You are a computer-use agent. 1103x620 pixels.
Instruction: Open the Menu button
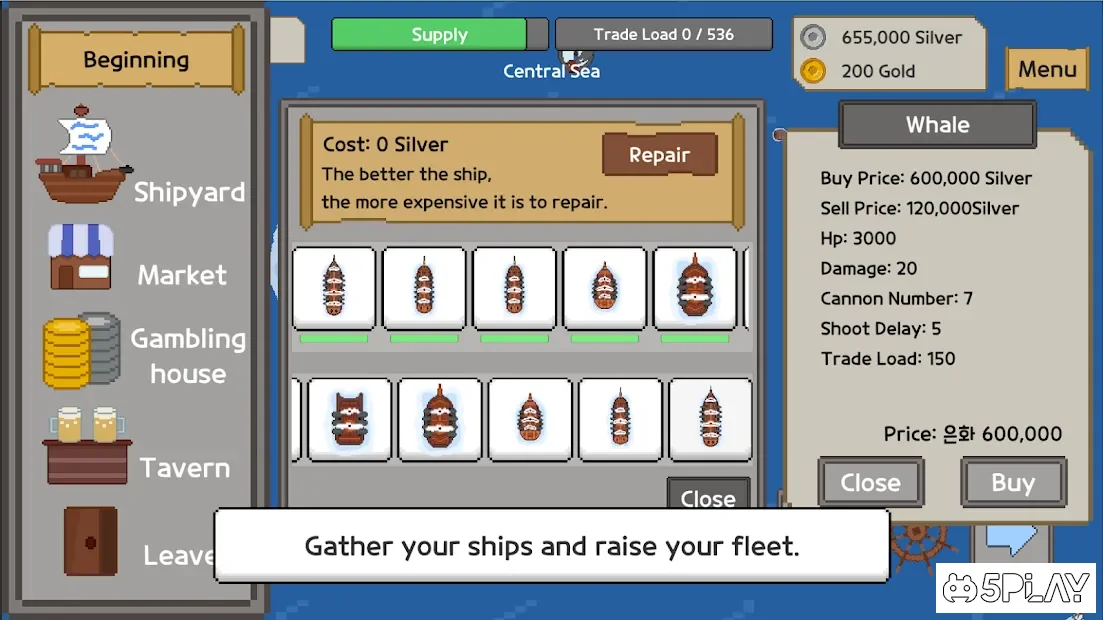click(1047, 70)
